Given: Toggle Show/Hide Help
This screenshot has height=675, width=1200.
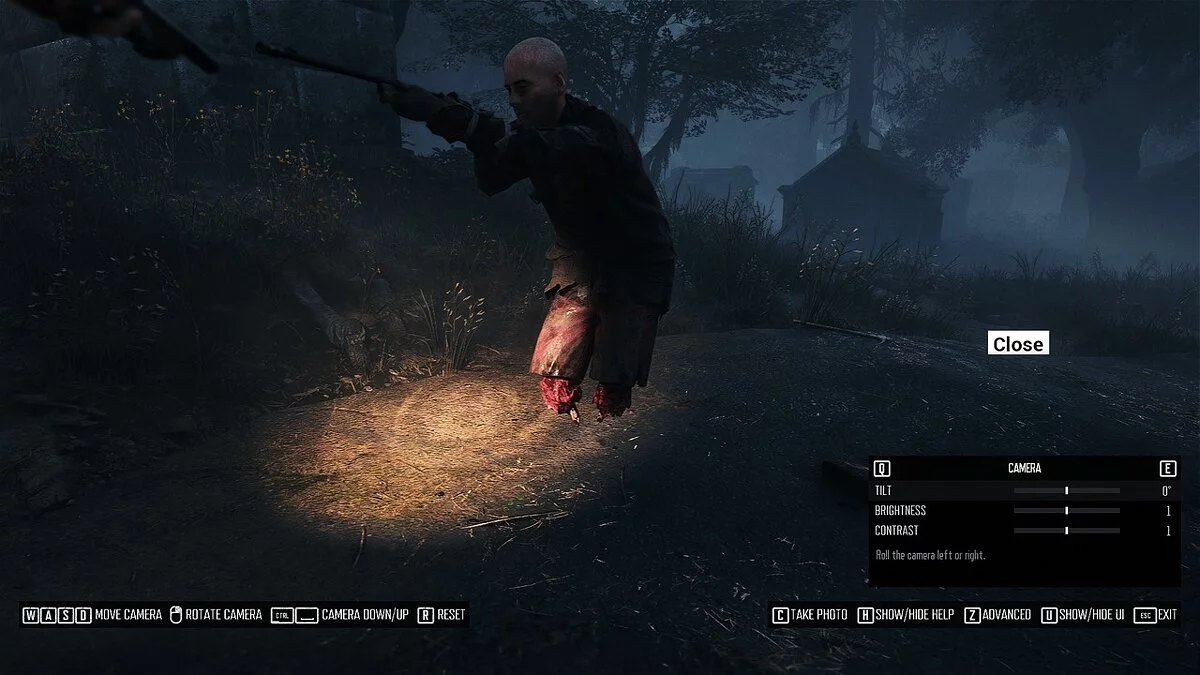Looking at the screenshot, I should coord(906,615).
